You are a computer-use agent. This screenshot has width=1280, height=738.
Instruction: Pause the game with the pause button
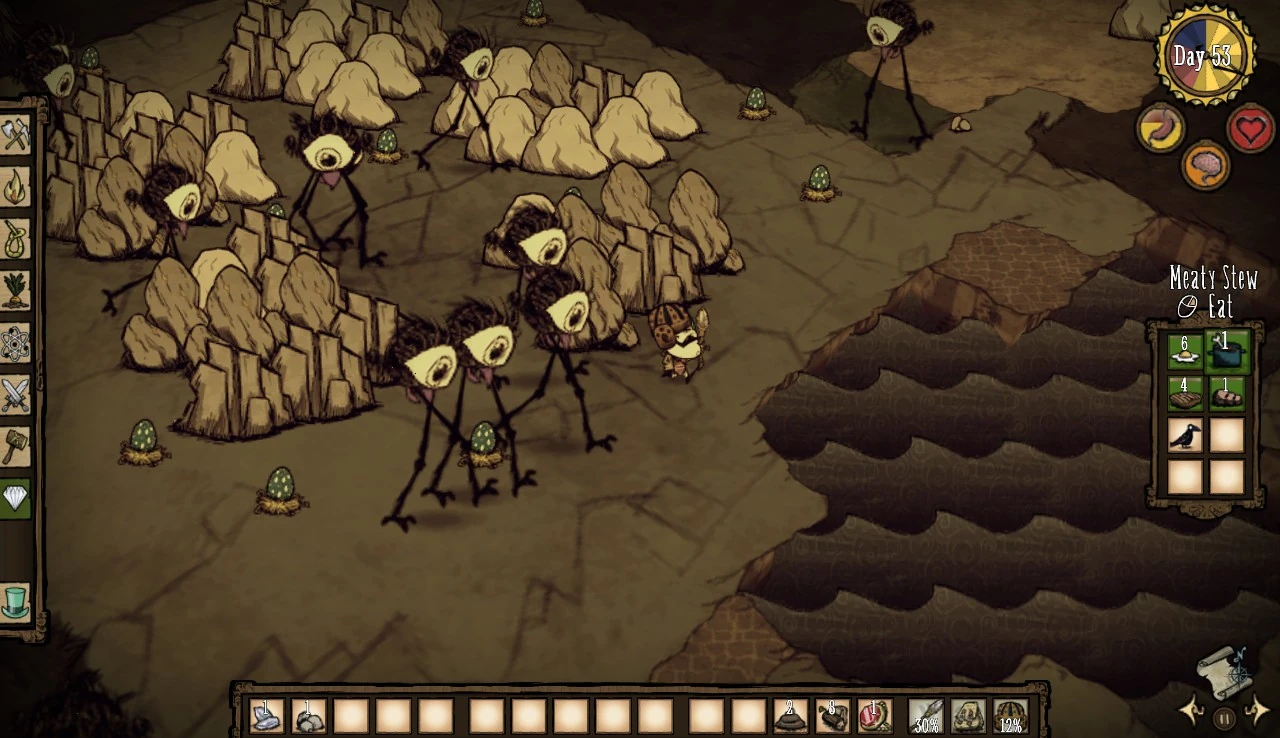coord(1225,717)
